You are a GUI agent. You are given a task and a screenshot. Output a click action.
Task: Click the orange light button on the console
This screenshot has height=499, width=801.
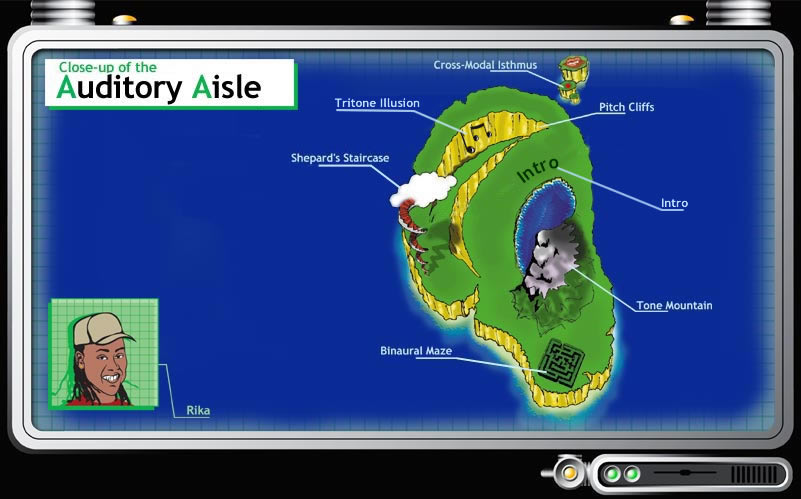(x=572, y=472)
